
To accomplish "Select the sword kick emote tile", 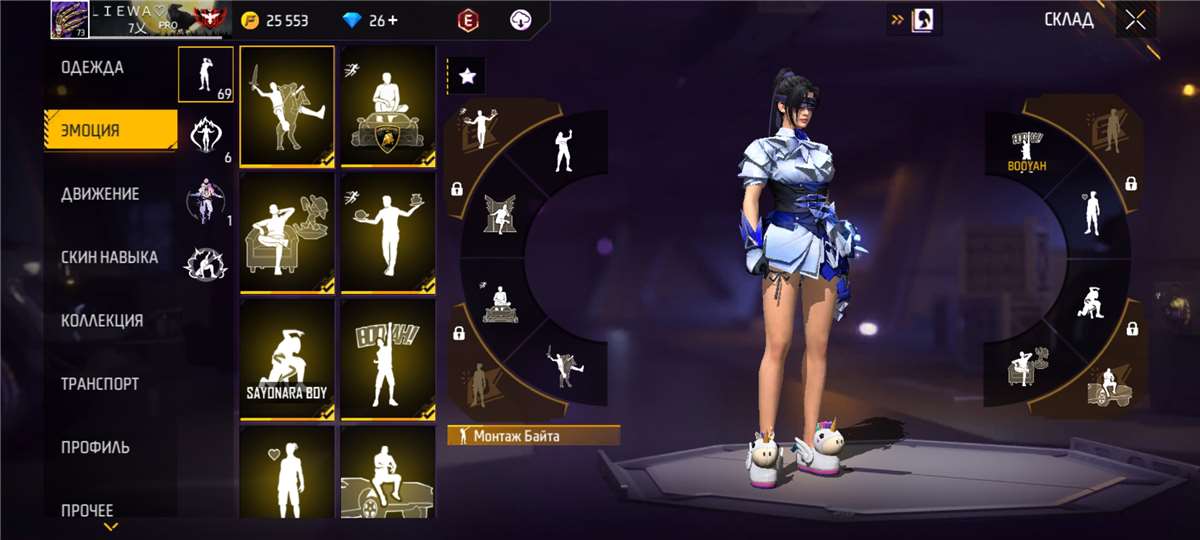I will click(x=287, y=105).
